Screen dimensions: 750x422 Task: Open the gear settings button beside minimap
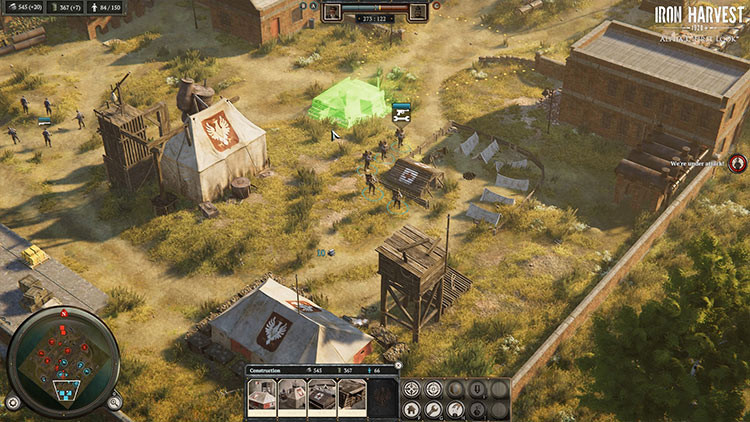(x=12, y=402)
